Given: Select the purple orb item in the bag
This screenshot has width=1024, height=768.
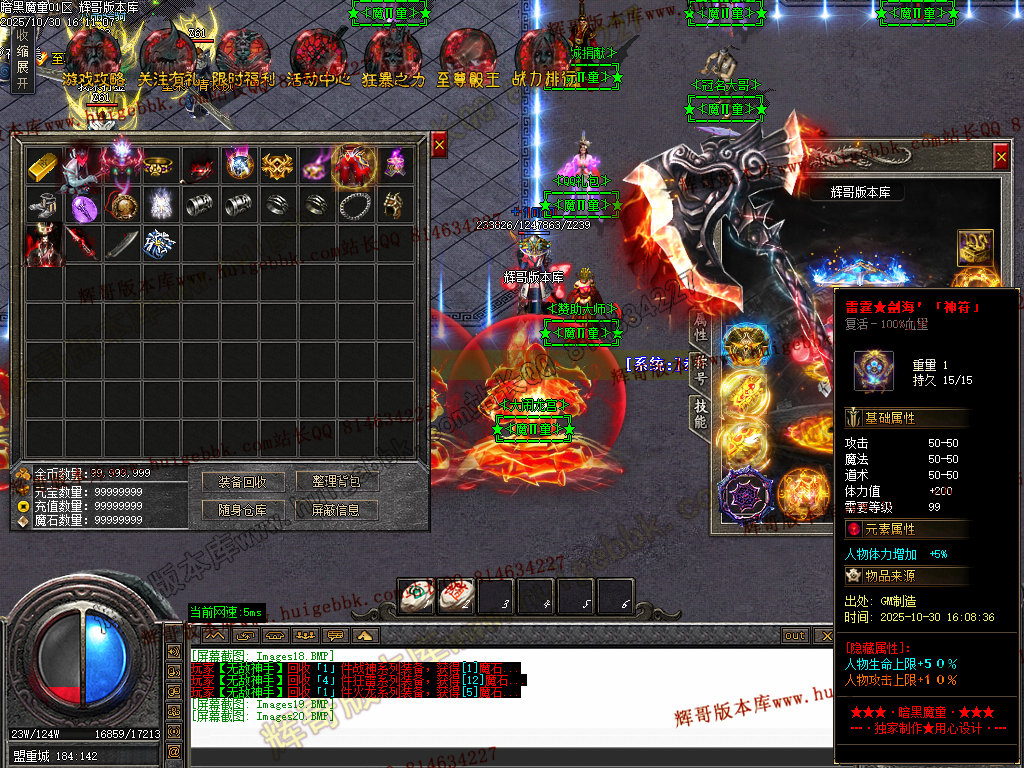Looking at the screenshot, I should [83, 206].
